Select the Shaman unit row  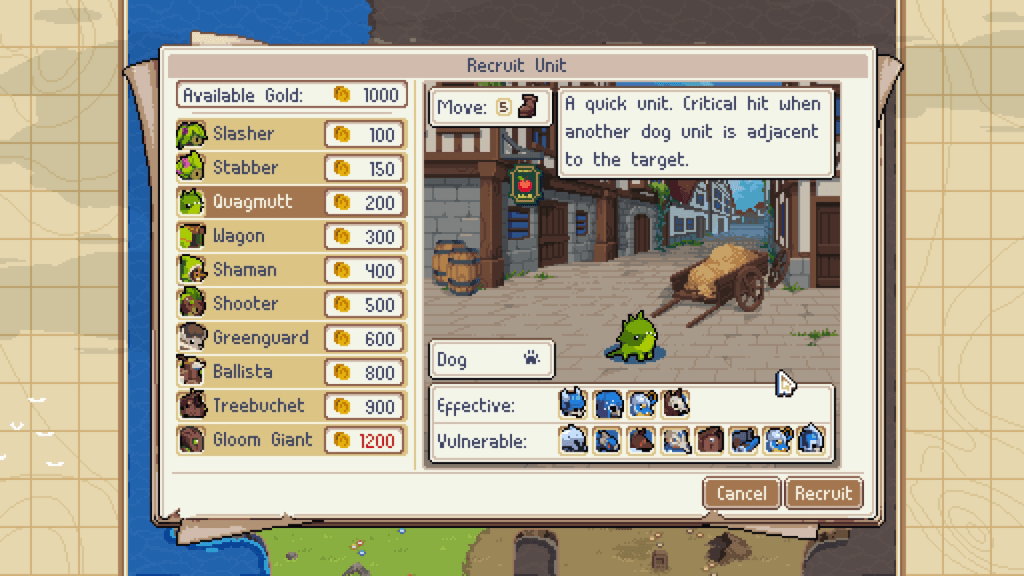click(291, 270)
